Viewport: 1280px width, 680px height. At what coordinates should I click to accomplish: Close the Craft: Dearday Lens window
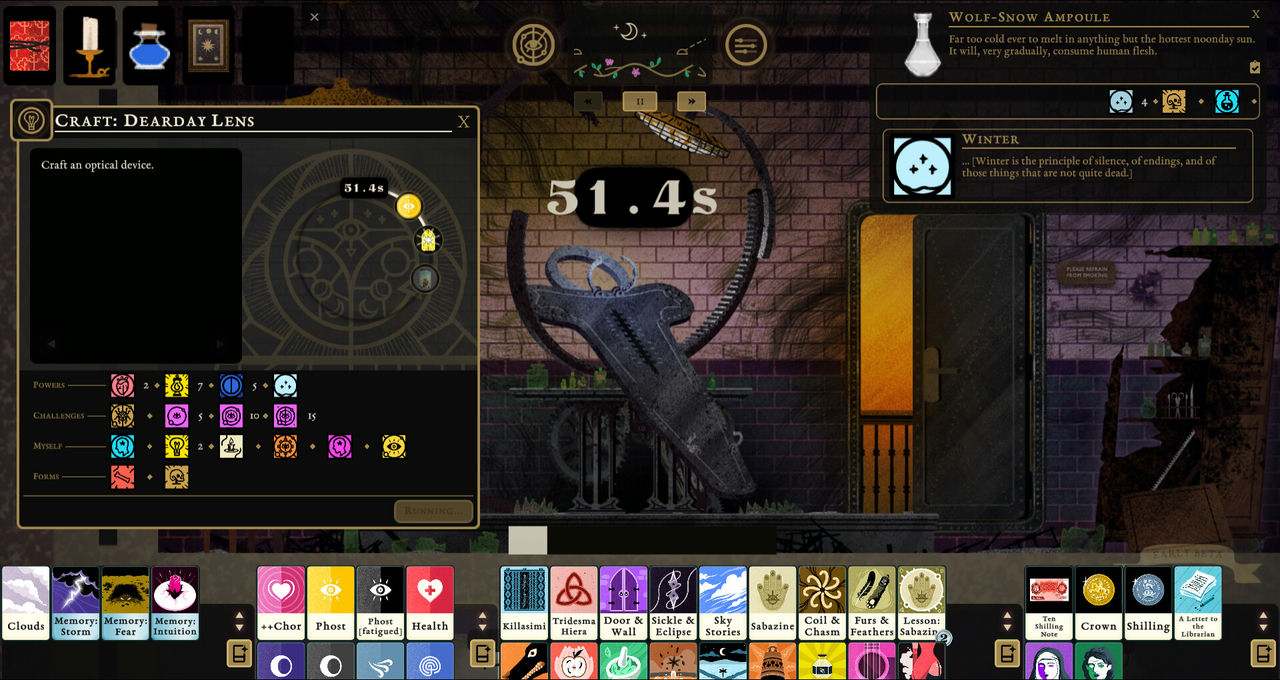coord(463,122)
